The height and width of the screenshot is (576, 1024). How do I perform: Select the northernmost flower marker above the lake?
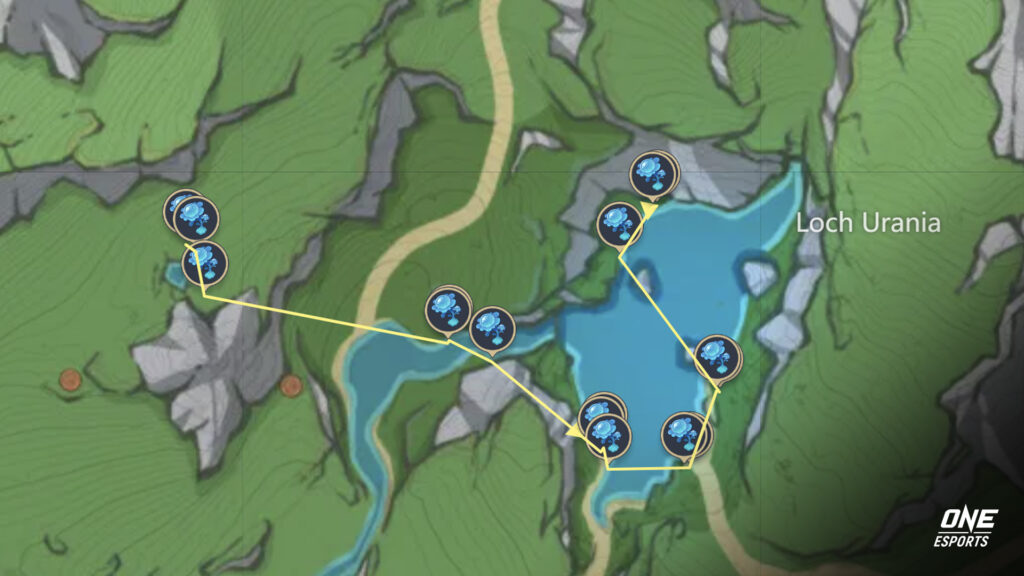pyautogui.click(x=653, y=175)
